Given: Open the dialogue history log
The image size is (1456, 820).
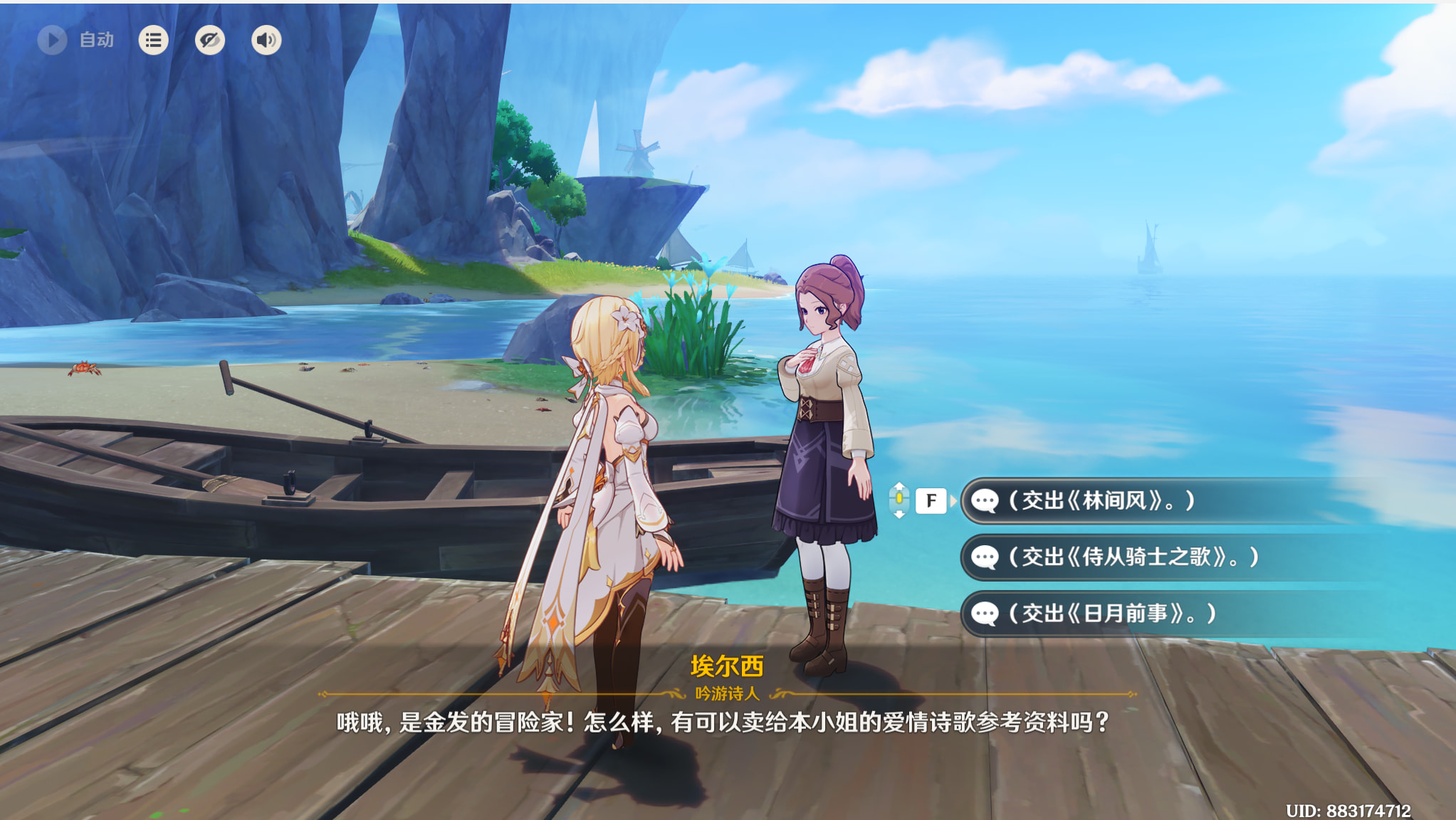Looking at the screenshot, I should [153, 40].
